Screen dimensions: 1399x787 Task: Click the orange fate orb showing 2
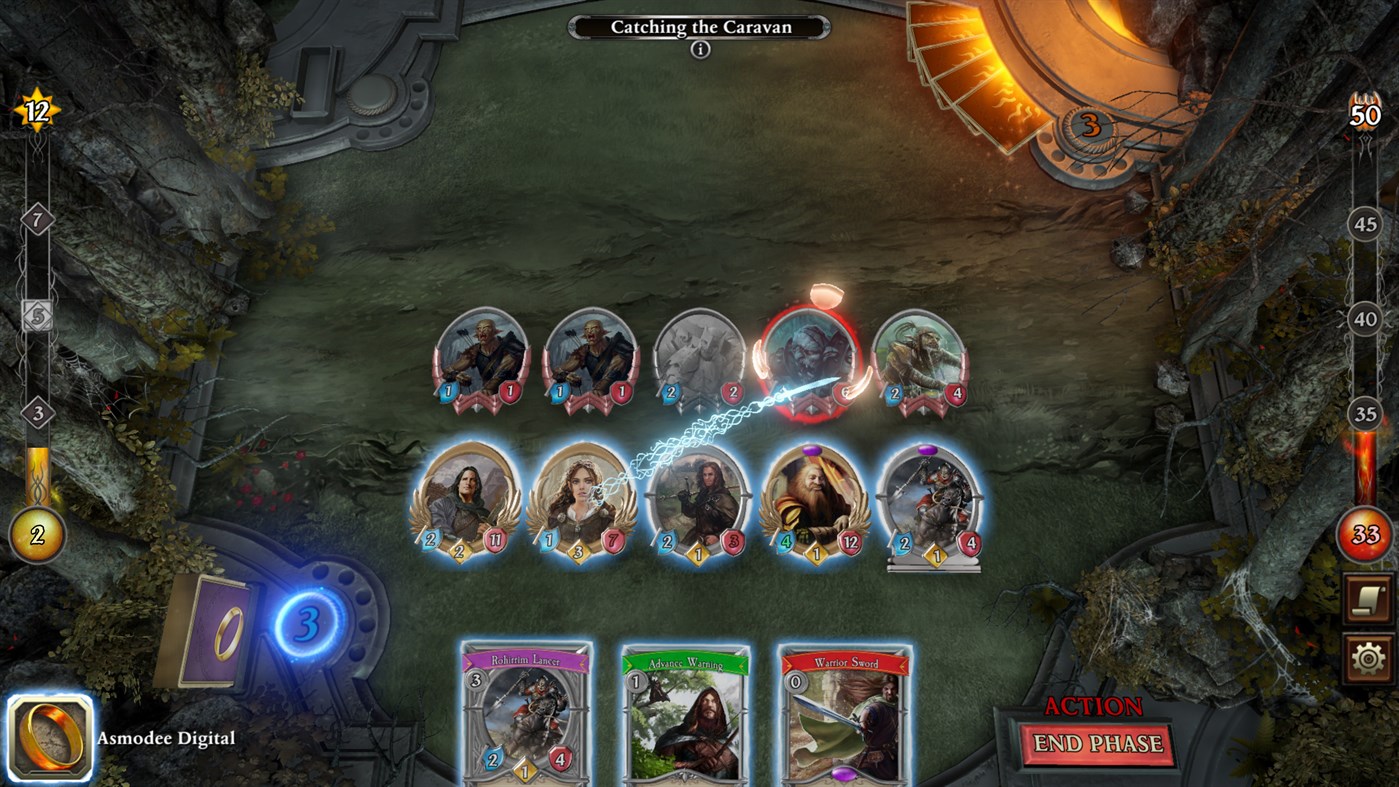pyautogui.click(x=38, y=534)
